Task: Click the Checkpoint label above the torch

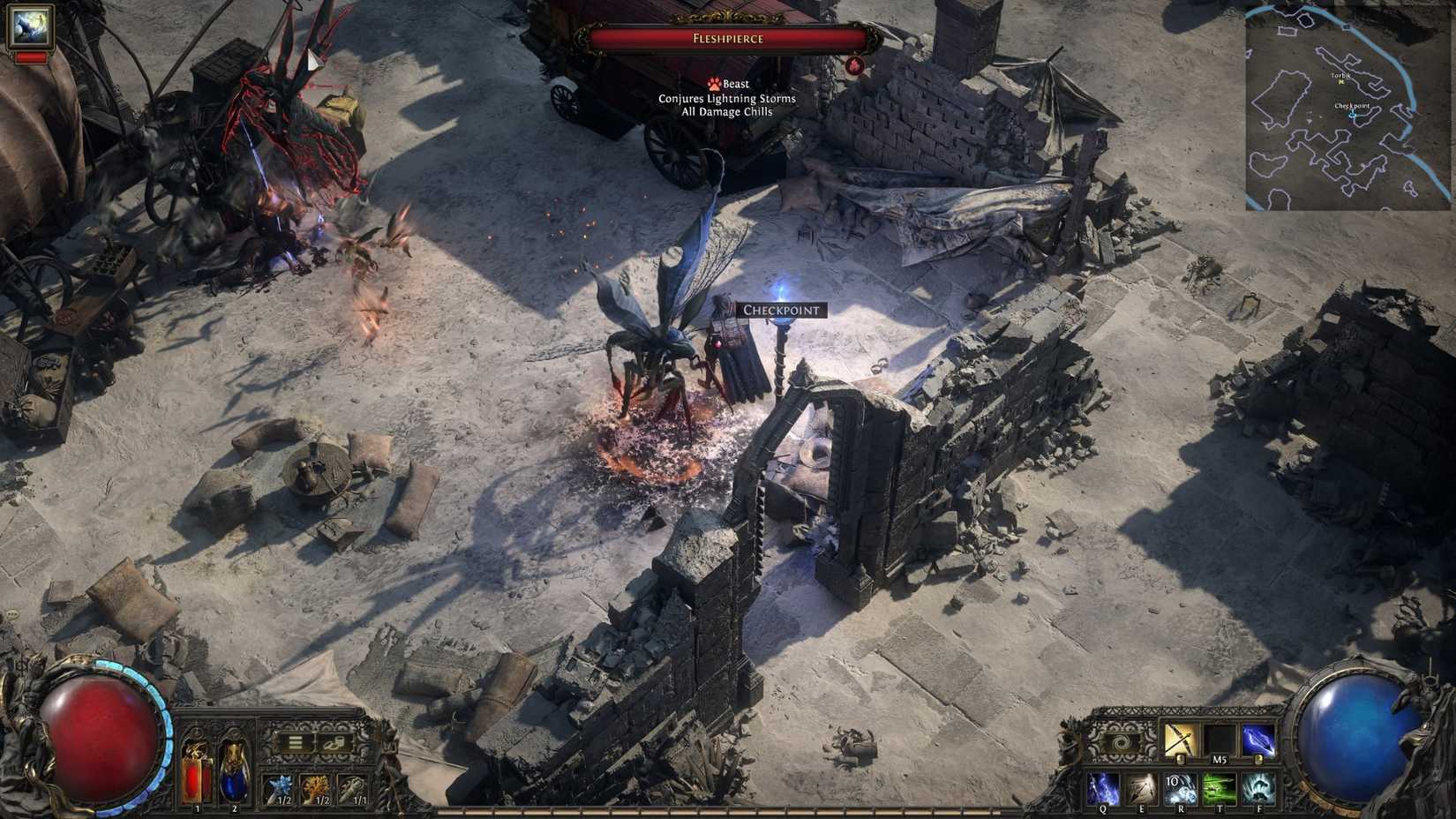Action: tap(782, 310)
